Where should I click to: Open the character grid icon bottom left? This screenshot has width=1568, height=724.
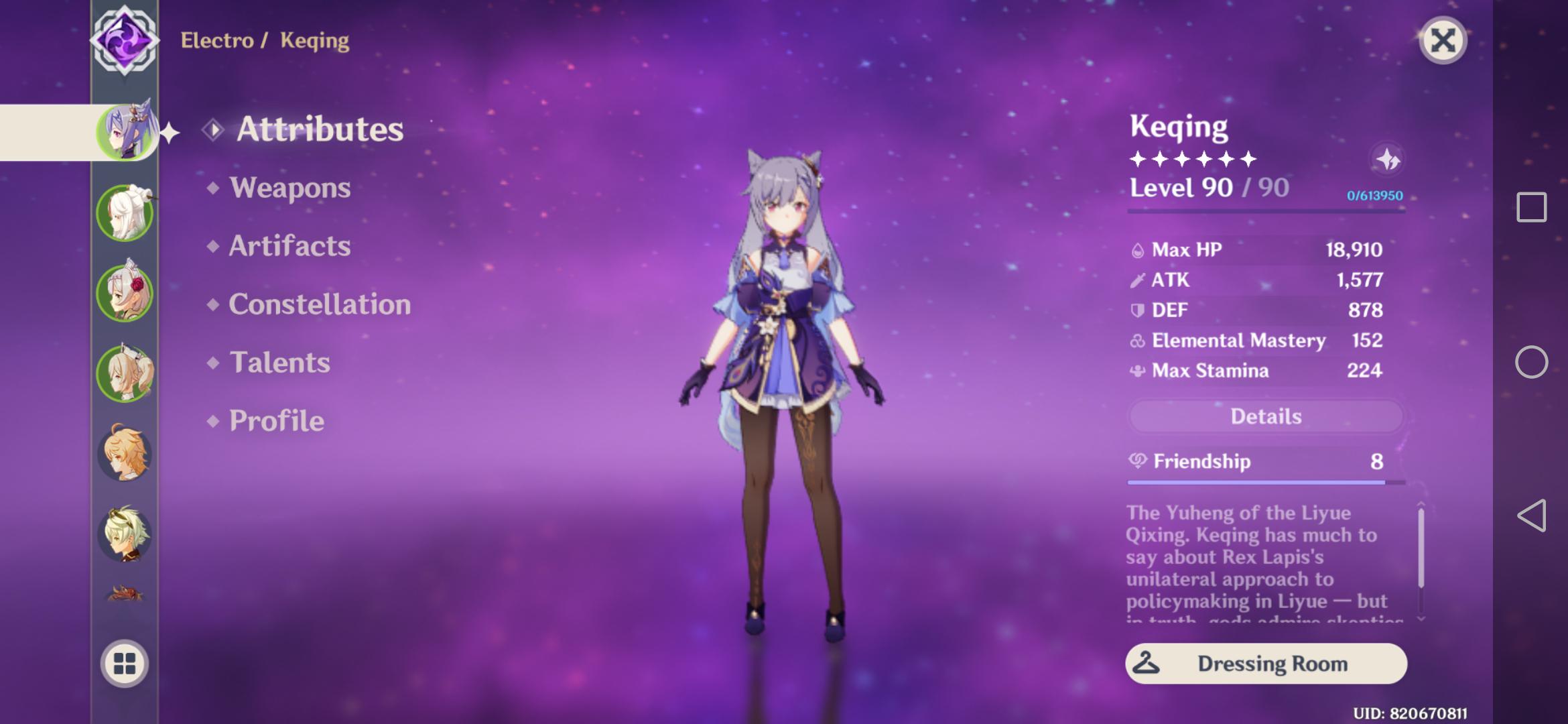(x=125, y=662)
